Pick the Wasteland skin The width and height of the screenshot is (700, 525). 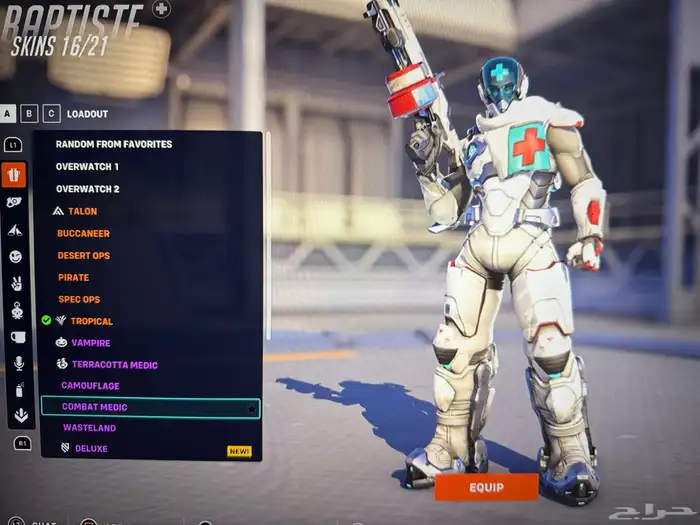pos(89,428)
